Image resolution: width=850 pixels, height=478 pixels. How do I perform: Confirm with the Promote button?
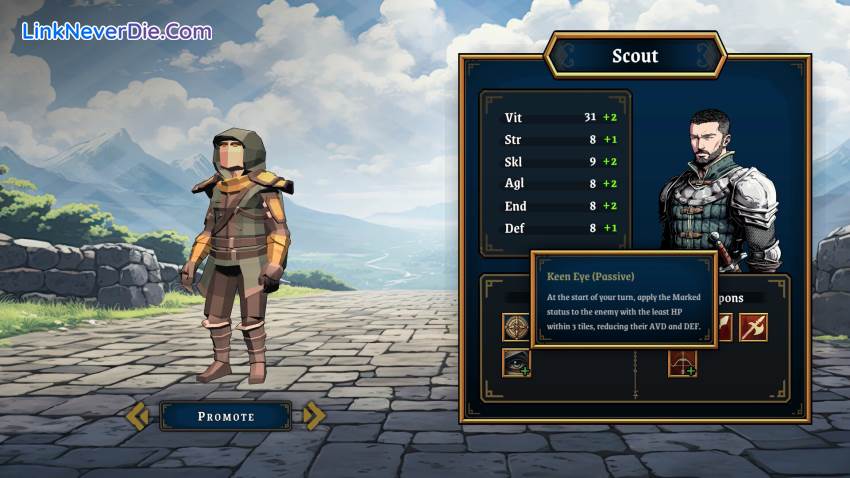pos(225,416)
